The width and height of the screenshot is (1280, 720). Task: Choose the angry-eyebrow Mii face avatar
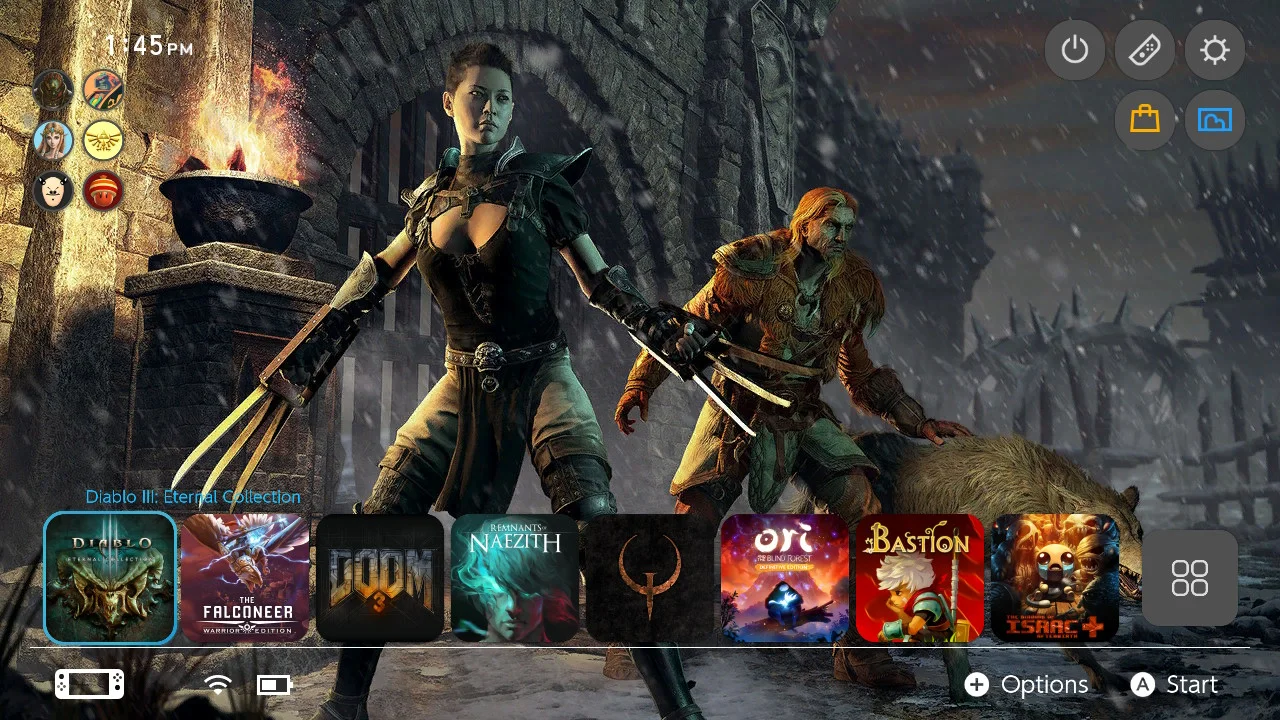click(x=53, y=190)
